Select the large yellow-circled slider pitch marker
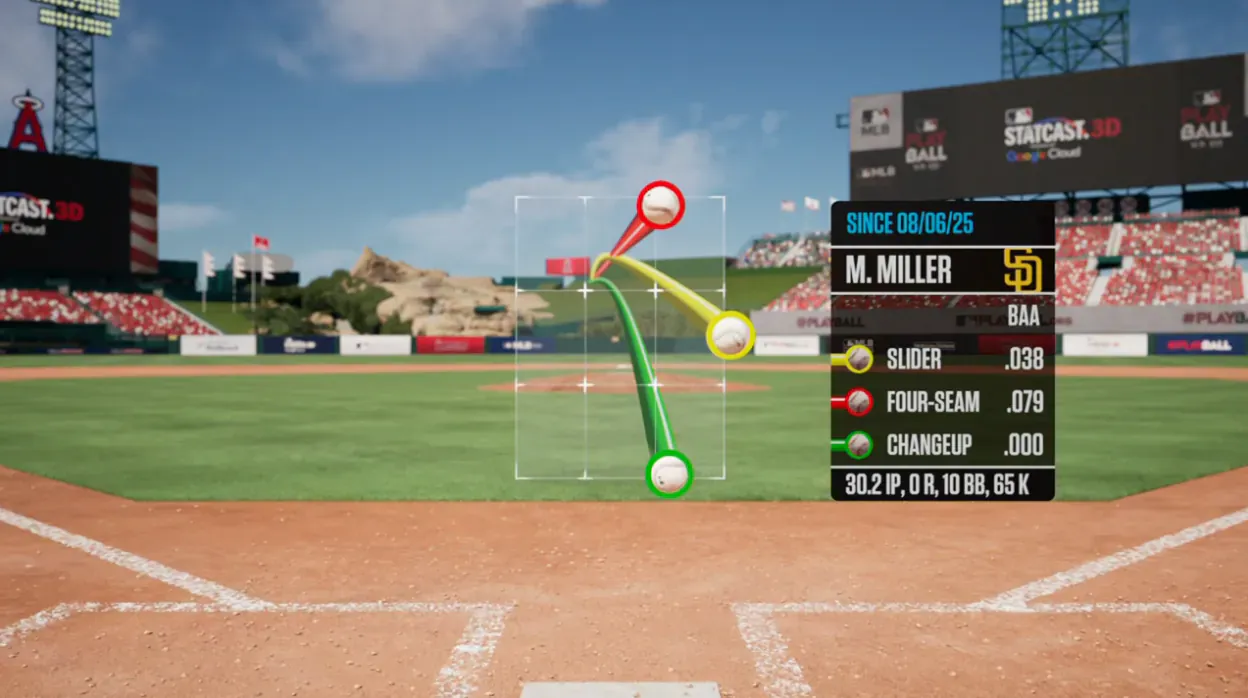Viewport: 1248px width, 698px height. 730,335
